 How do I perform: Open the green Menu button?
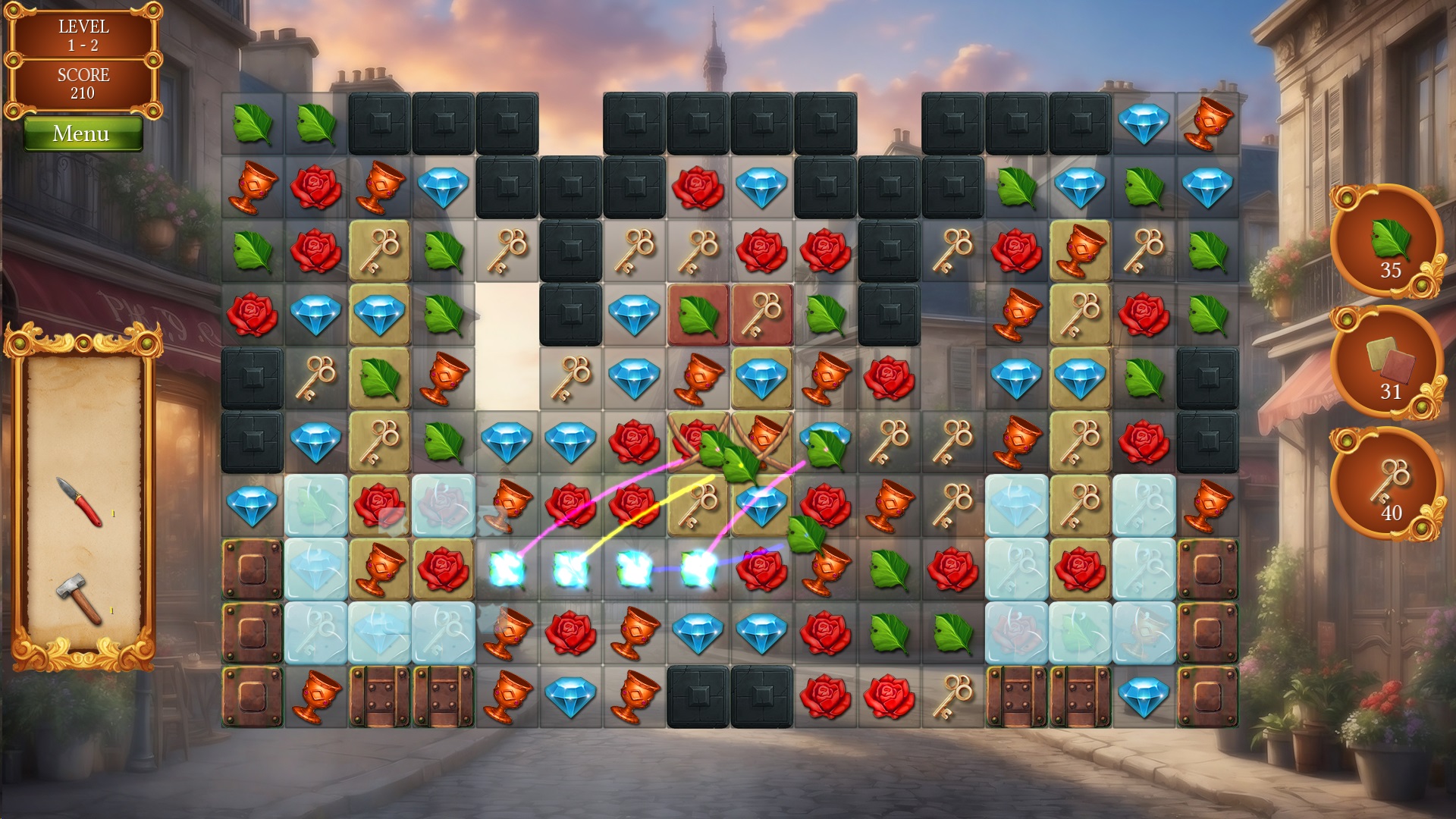[82, 133]
